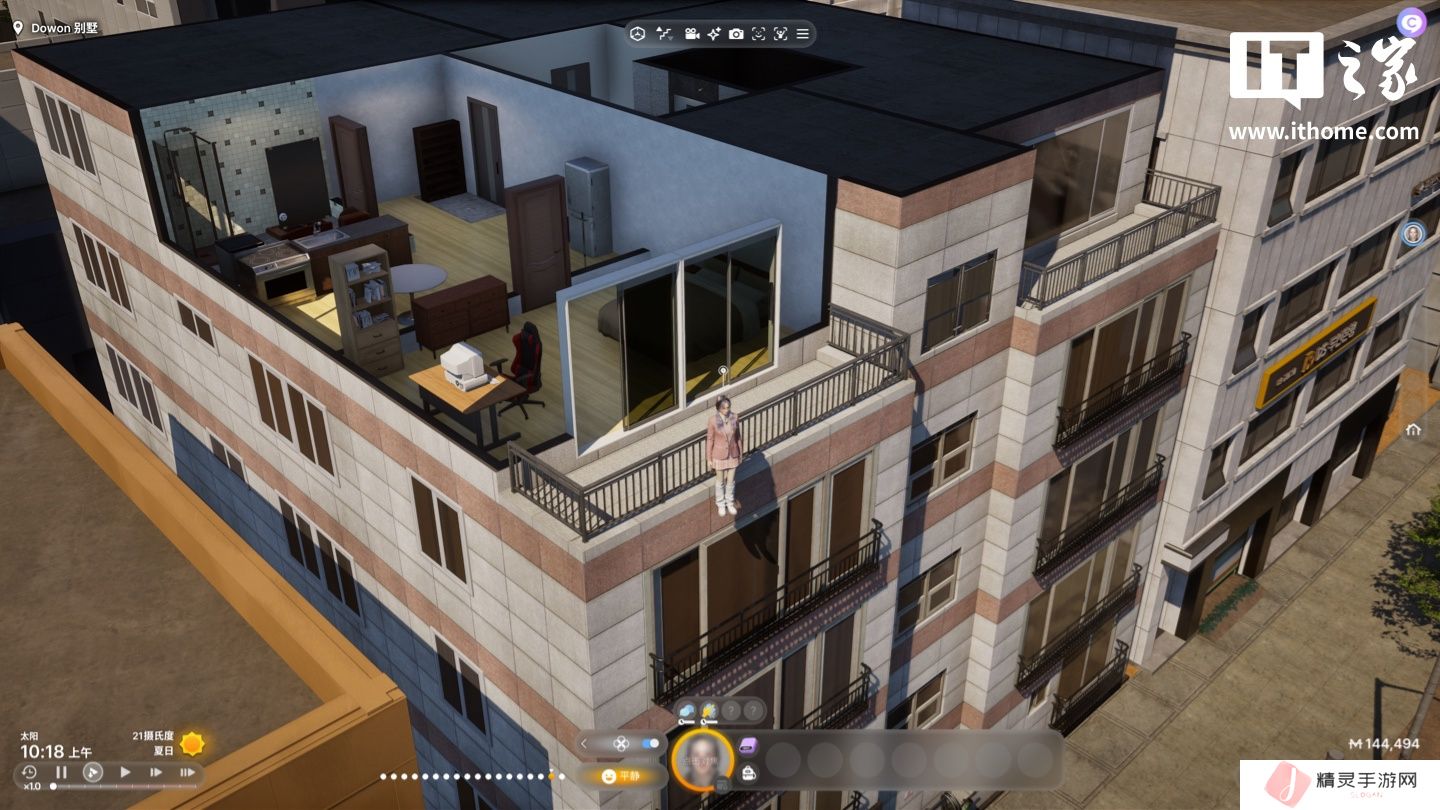Screen dimensions: 1440x810
Task: Click the sparkle effects icon
Action: (x=714, y=34)
